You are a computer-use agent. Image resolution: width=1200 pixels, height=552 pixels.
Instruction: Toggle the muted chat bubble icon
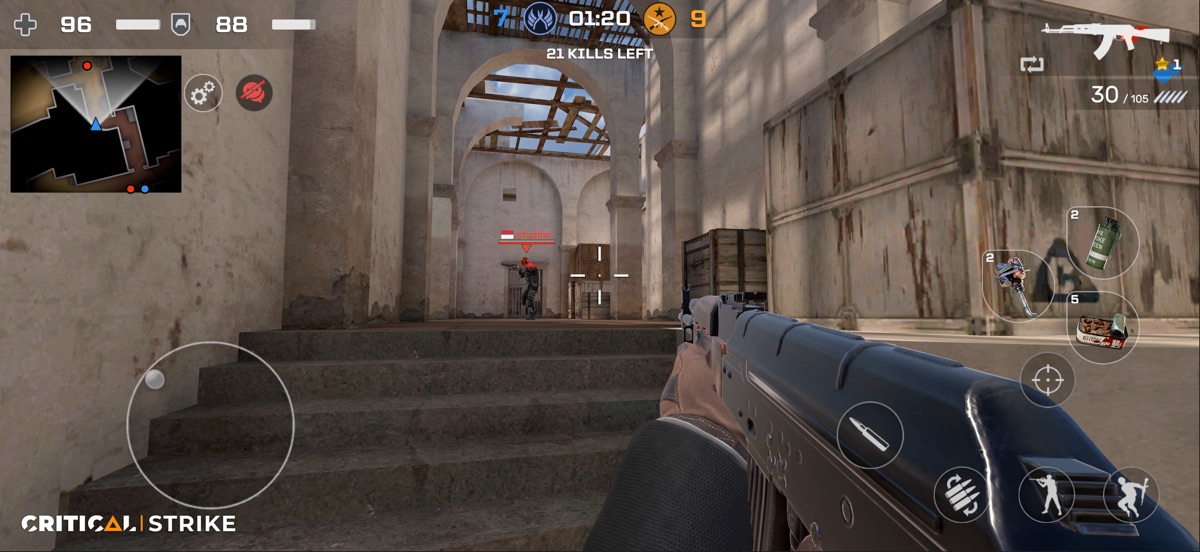tap(254, 93)
